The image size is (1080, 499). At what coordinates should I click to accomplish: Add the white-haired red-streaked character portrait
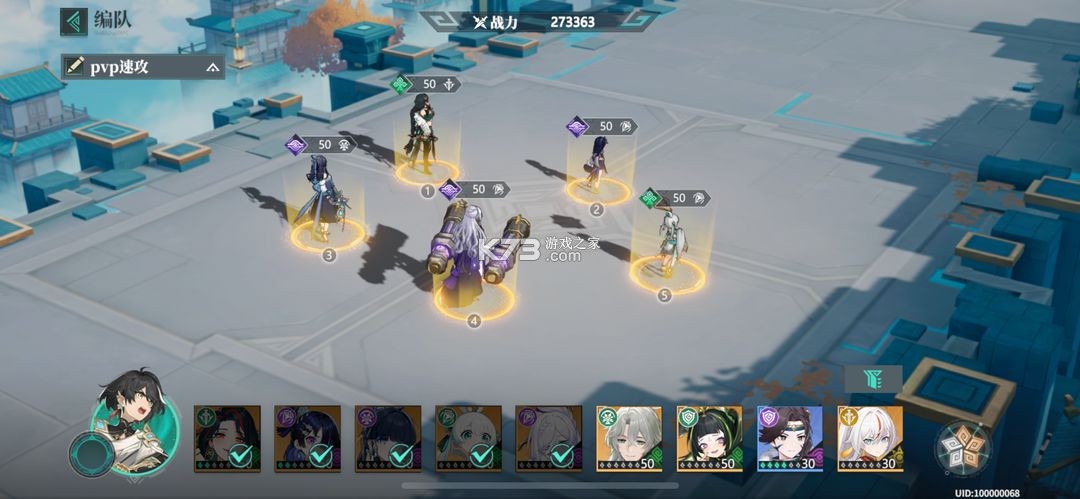pyautogui.click(x=869, y=437)
